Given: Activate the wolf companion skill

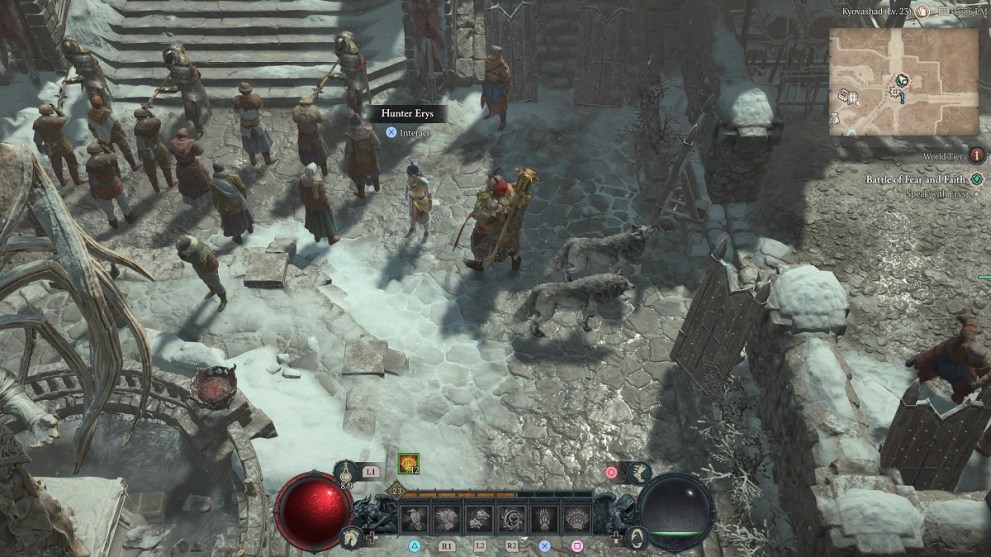Looking at the screenshot, I should 479,516.
